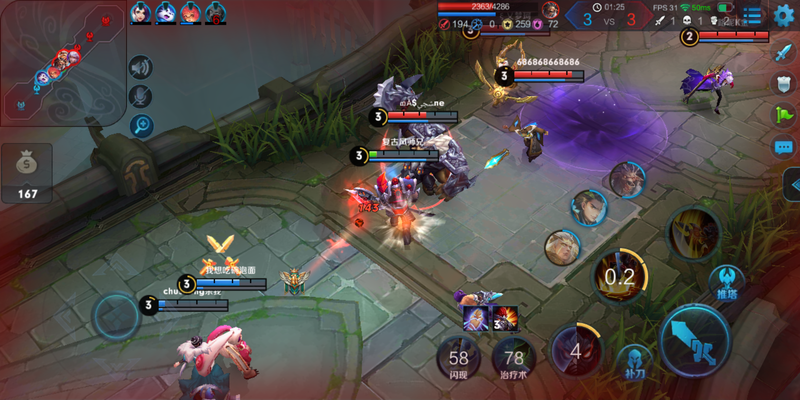The height and width of the screenshot is (400, 800).
Task: Expand the side panel arrow tab
Action: coord(792,185)
